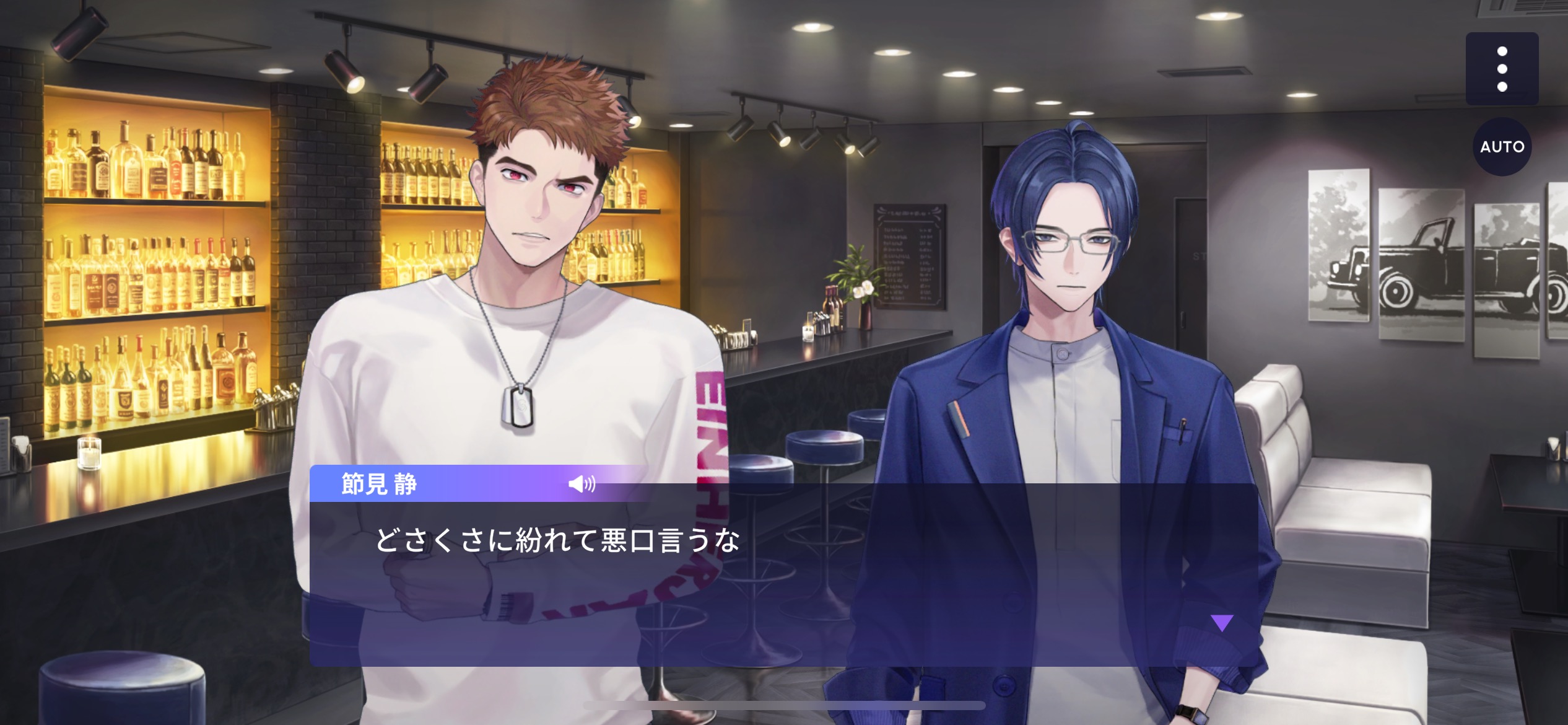Toggle AUTO dialogue playback

pos(1502,147)
